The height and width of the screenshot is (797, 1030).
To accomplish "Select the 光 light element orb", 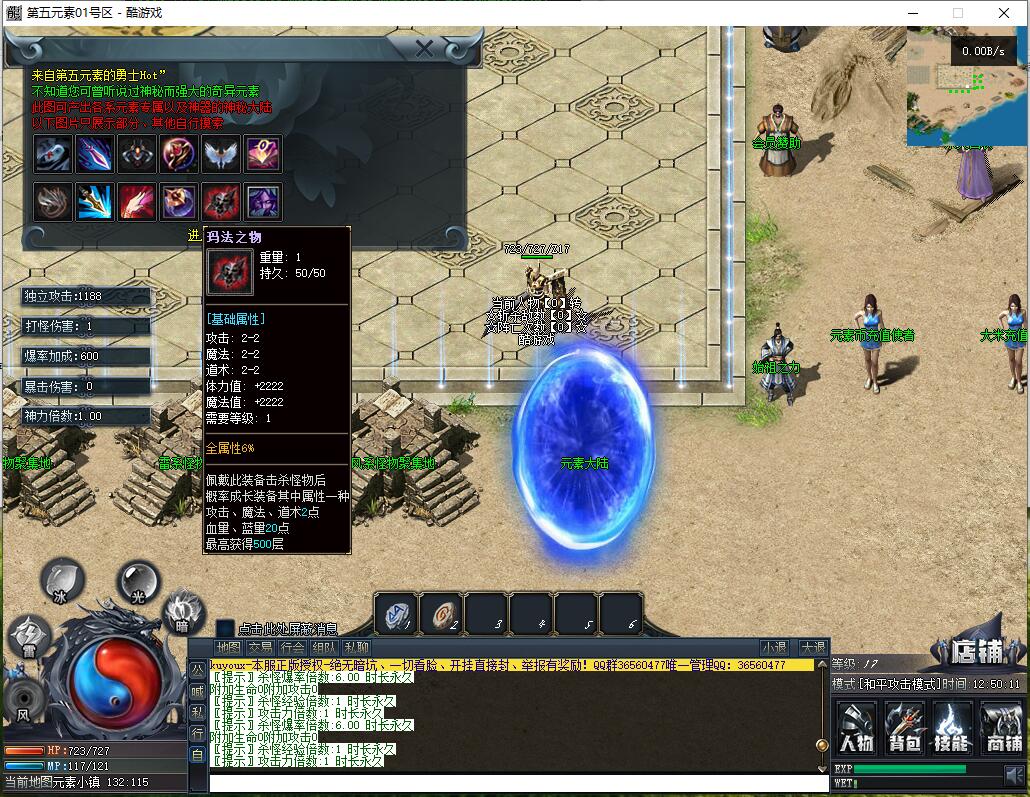I will tap(138, 579).
